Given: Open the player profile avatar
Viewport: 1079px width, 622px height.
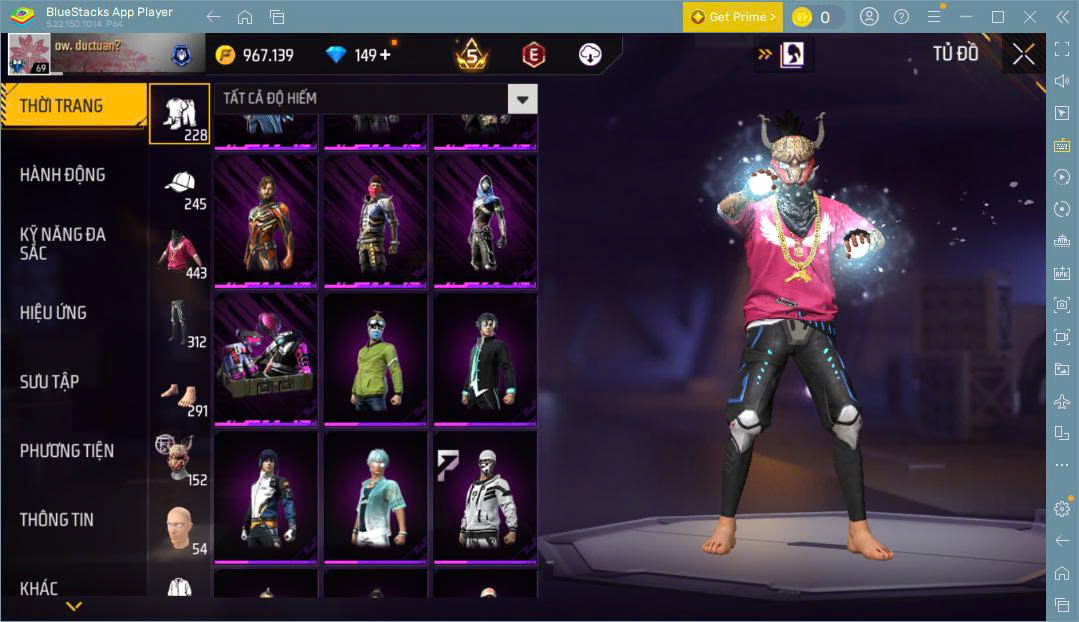Looking at the screenshot, I should (x=28, y=54).
